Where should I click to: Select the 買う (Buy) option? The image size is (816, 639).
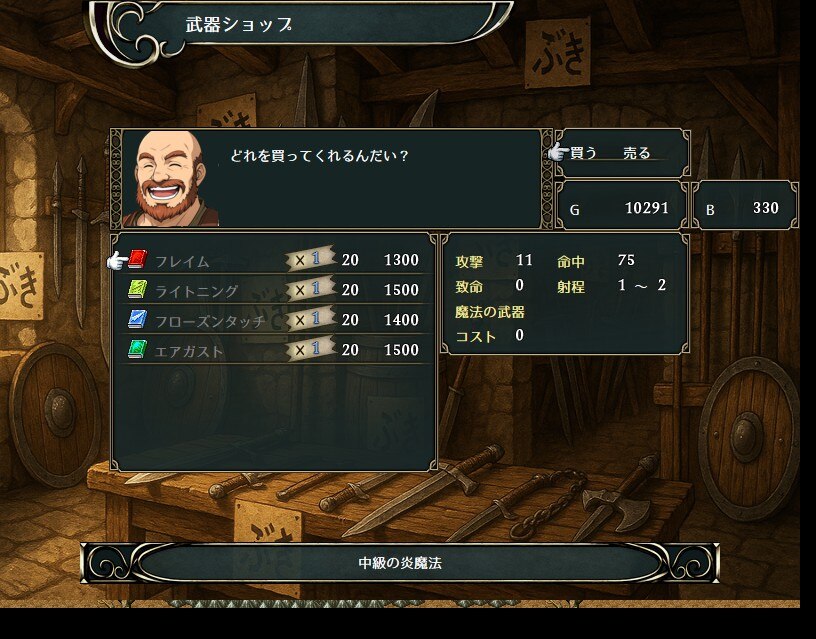point(584,153)
